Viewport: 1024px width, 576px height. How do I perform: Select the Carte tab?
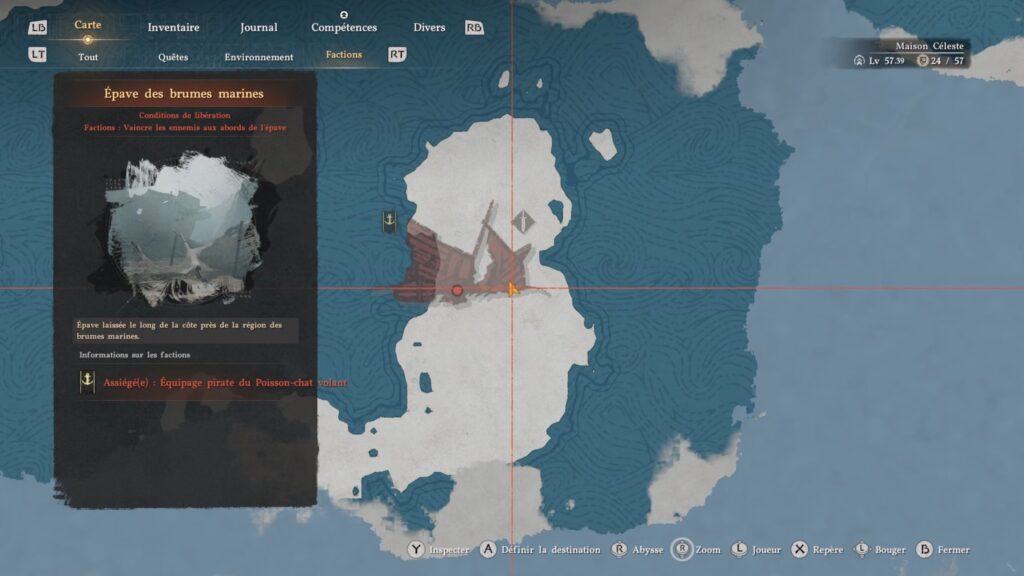88,25
